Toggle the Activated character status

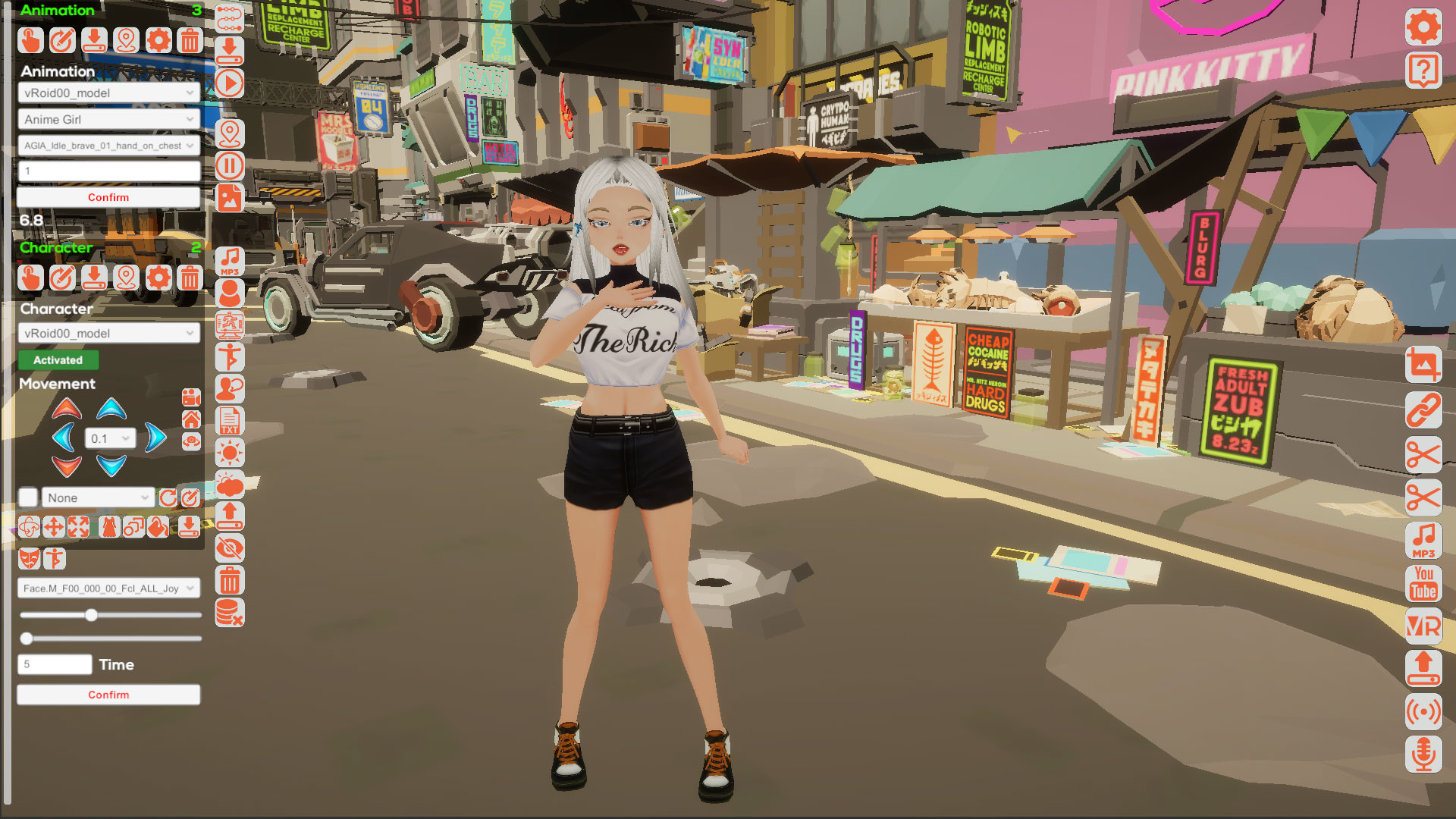(57, 360)
